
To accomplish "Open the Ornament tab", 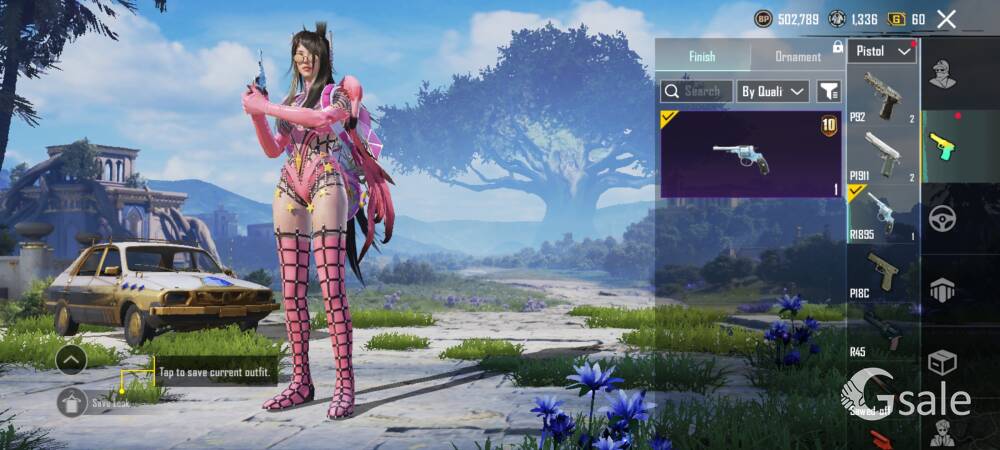I will 797,56.
